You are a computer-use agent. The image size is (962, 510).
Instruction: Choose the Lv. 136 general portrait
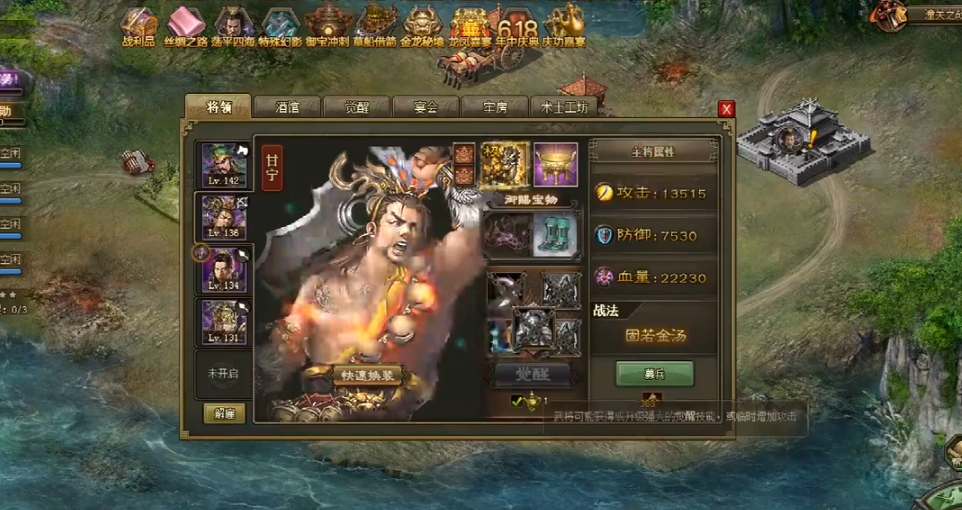coord(223,216)
